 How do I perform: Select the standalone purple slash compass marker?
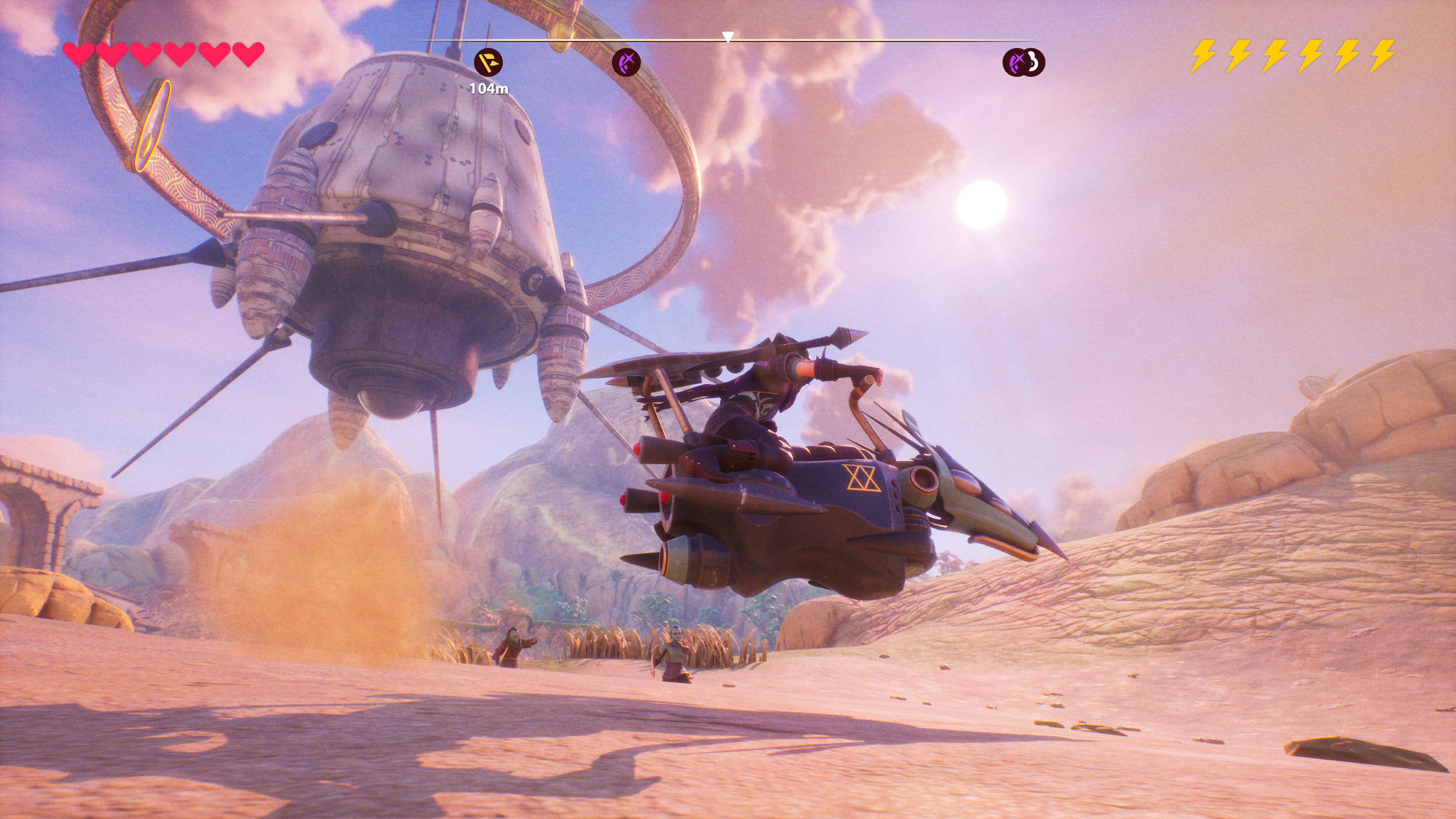(626, 62)
